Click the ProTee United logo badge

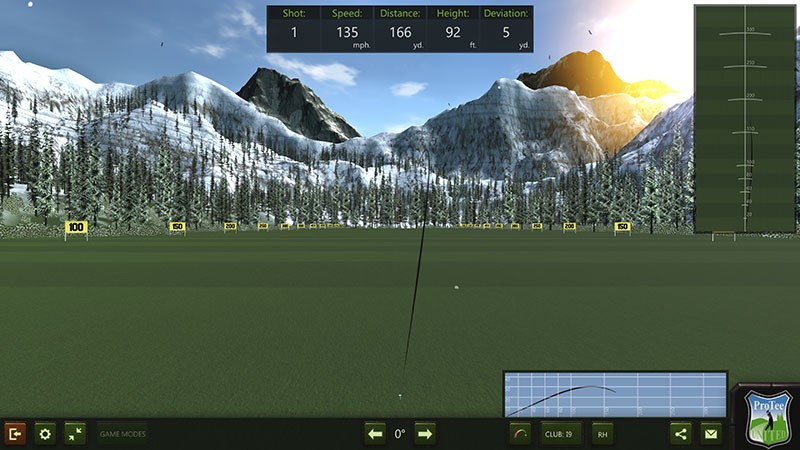pyautogui.click(x=768, y=418)
